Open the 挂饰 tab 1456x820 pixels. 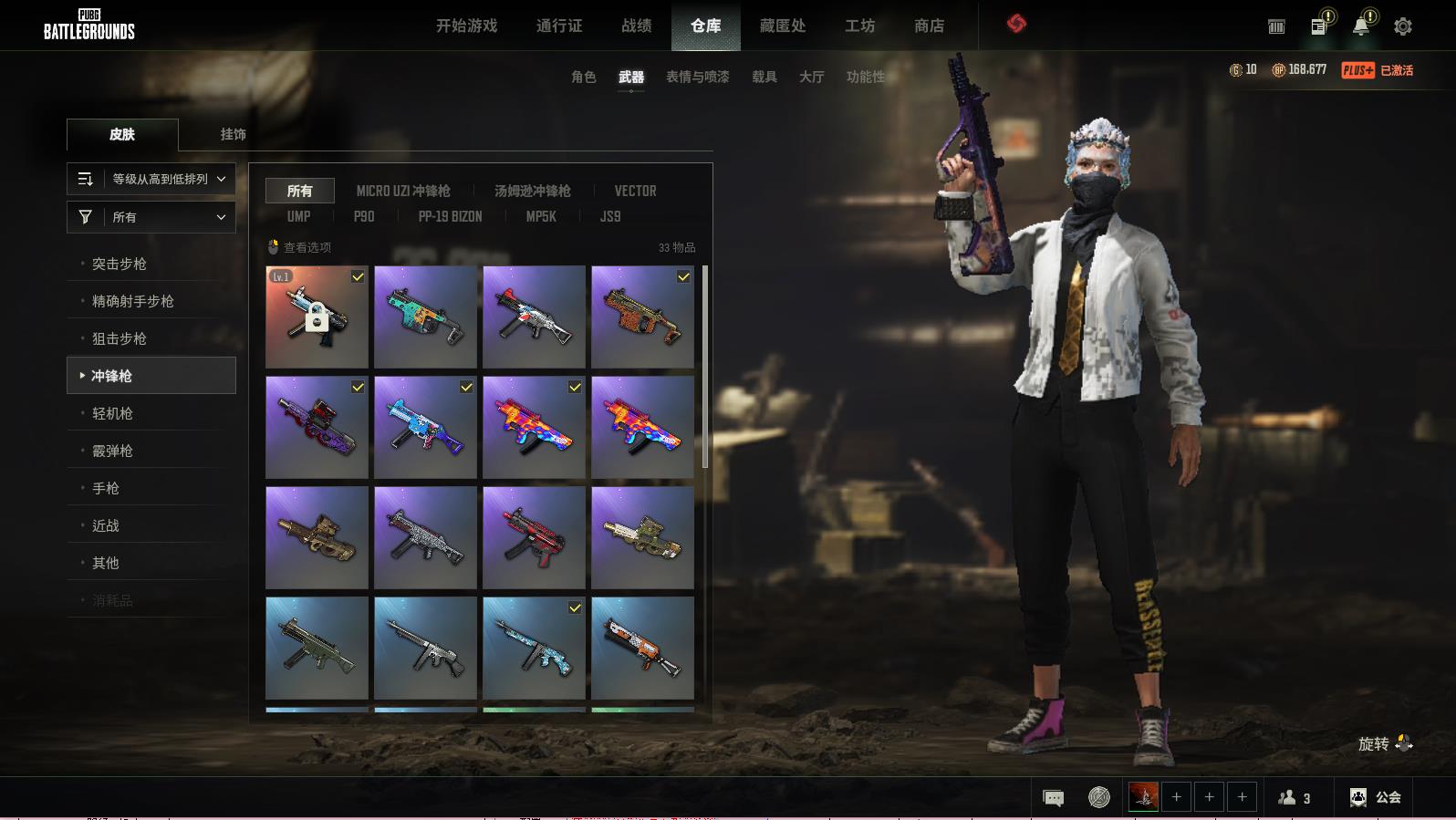233,134
